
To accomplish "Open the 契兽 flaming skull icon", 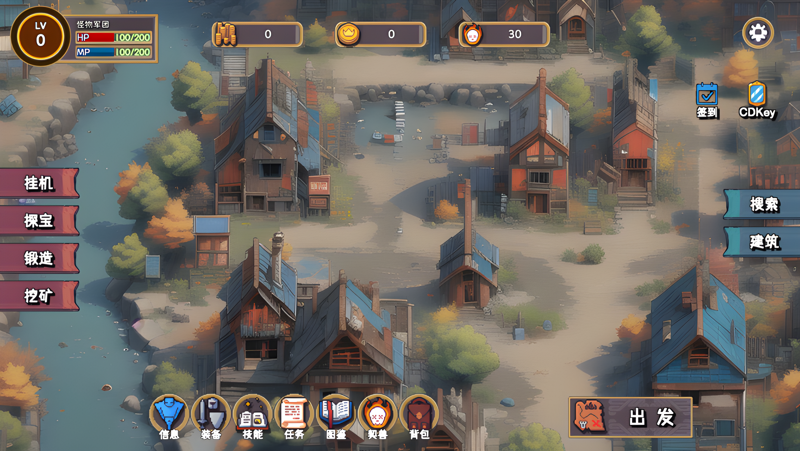I will [x=377, y=414].
